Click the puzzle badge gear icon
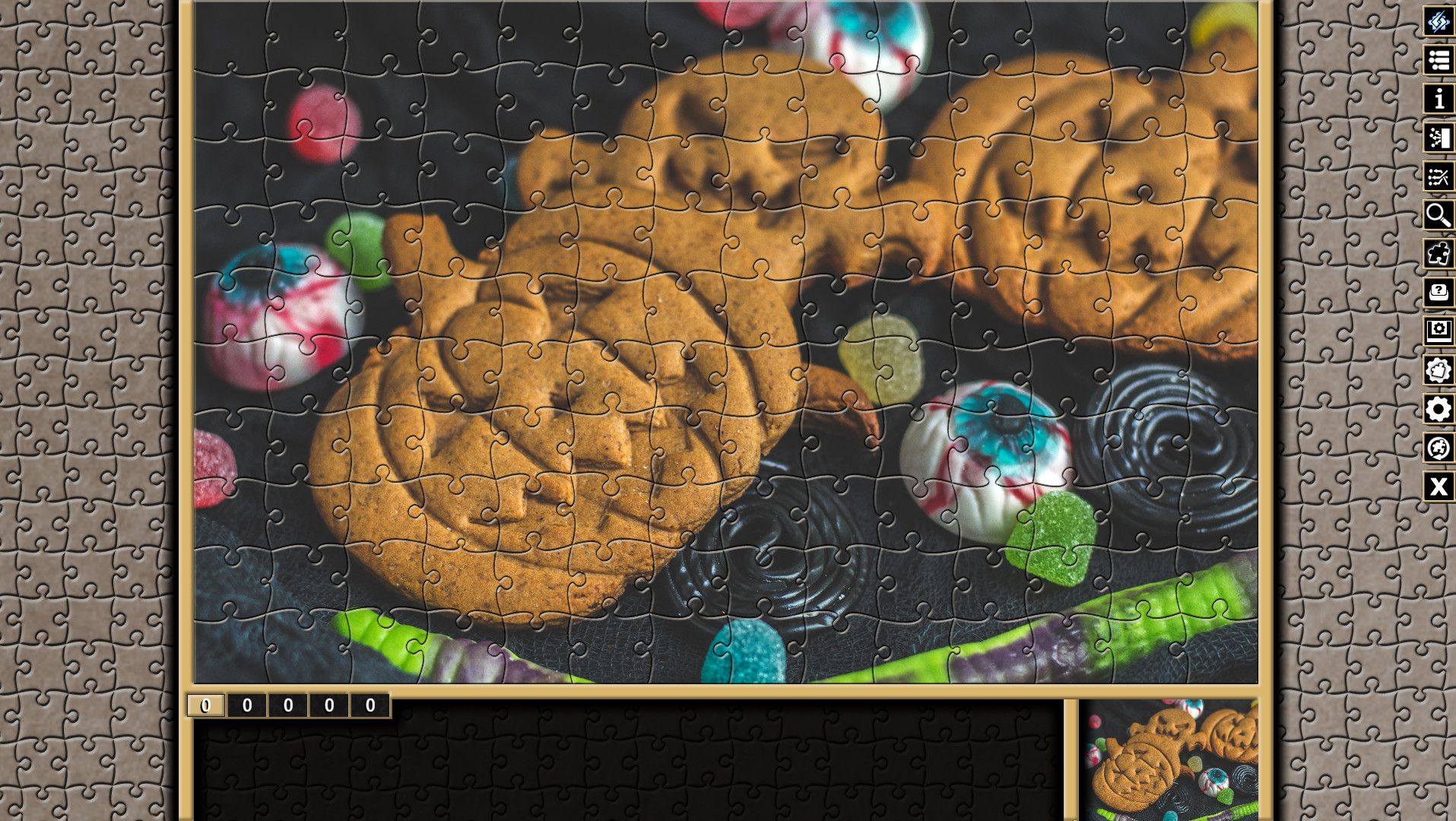1456x821 pixels. pyautogui.click(x=1438, y=371)
